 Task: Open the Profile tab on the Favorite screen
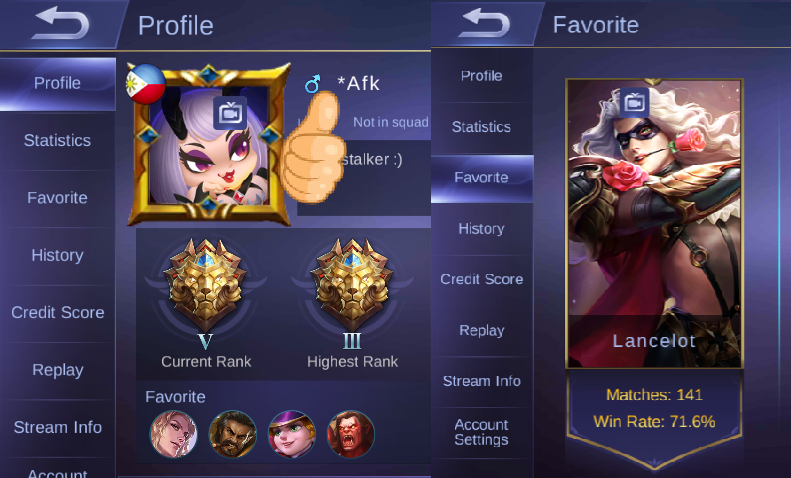(x=481, y=76)
